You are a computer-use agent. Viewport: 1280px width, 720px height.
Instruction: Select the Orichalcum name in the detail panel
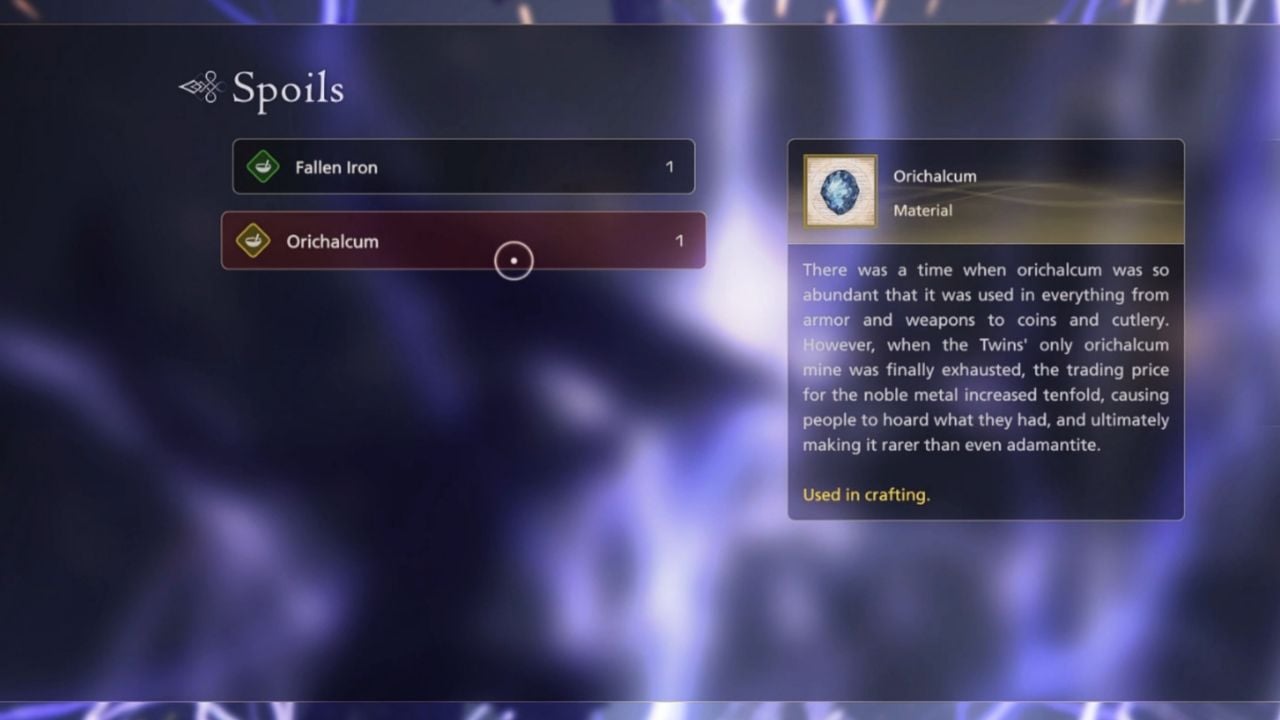935,176
